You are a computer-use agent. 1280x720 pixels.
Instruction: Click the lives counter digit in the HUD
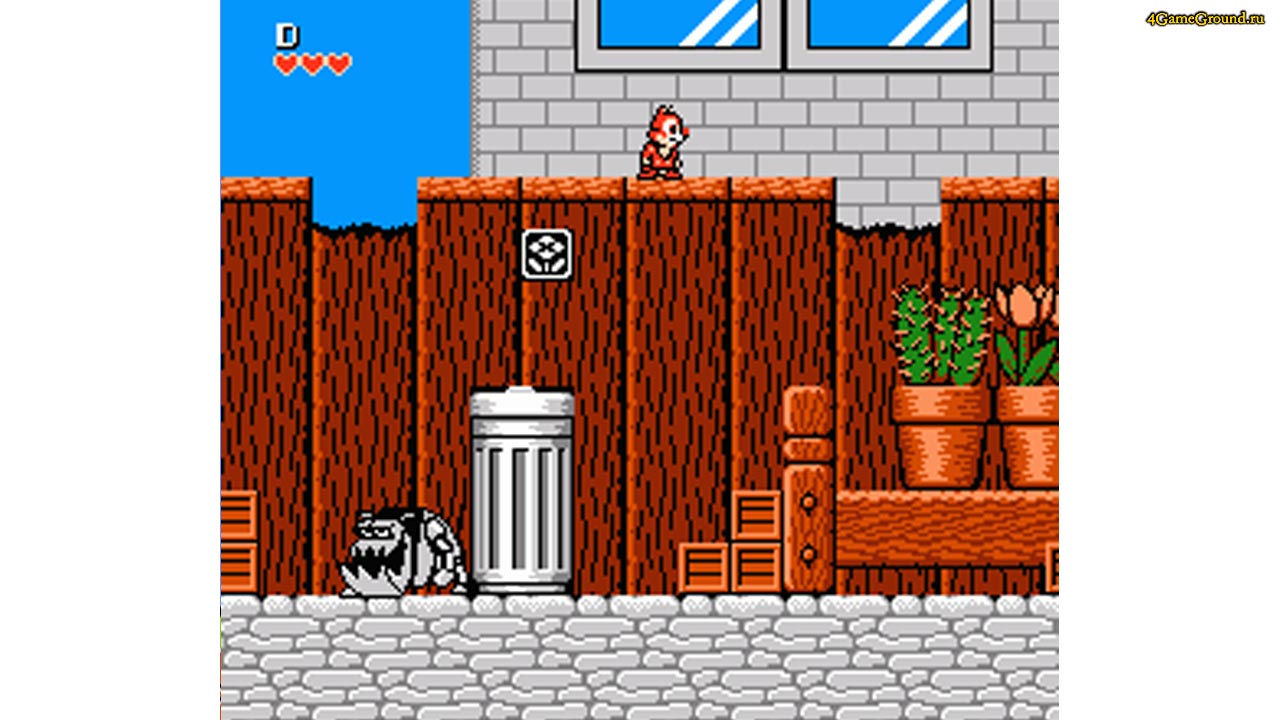tap(287, 35)
